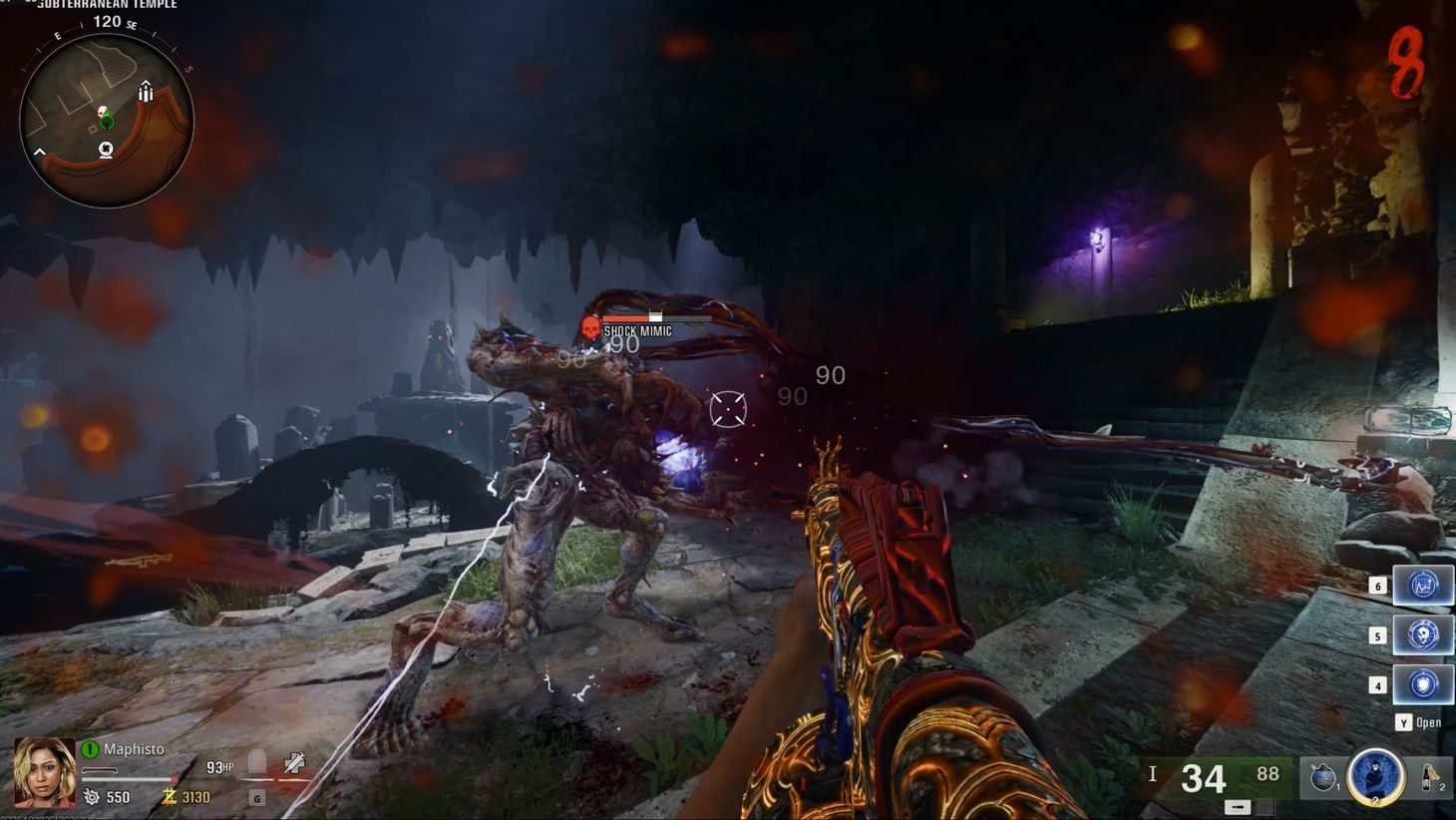Click the Maphisto player name
Screen dimensions: 1456x820
133,748
